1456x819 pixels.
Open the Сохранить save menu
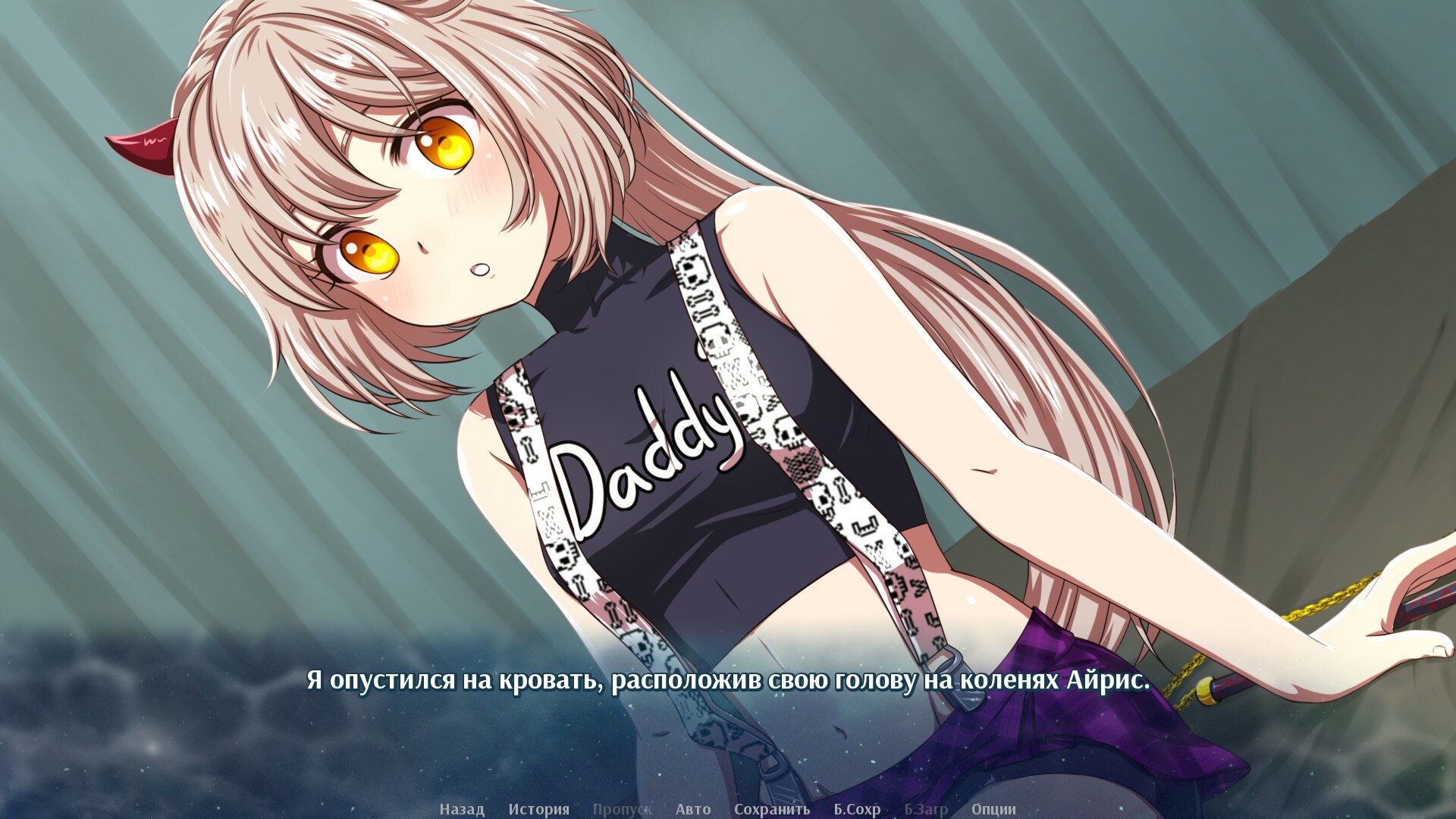pos(771,809)
